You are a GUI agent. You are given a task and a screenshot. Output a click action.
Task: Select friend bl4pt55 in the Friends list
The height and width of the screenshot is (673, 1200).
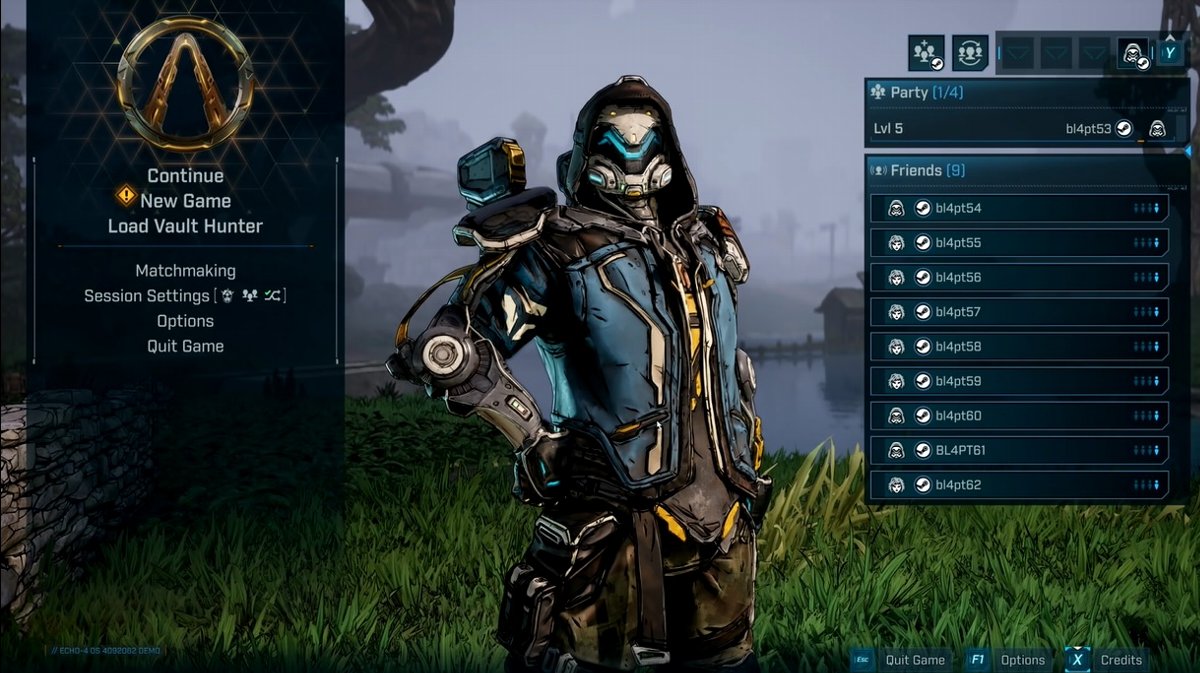click(x=1018, y=243)
